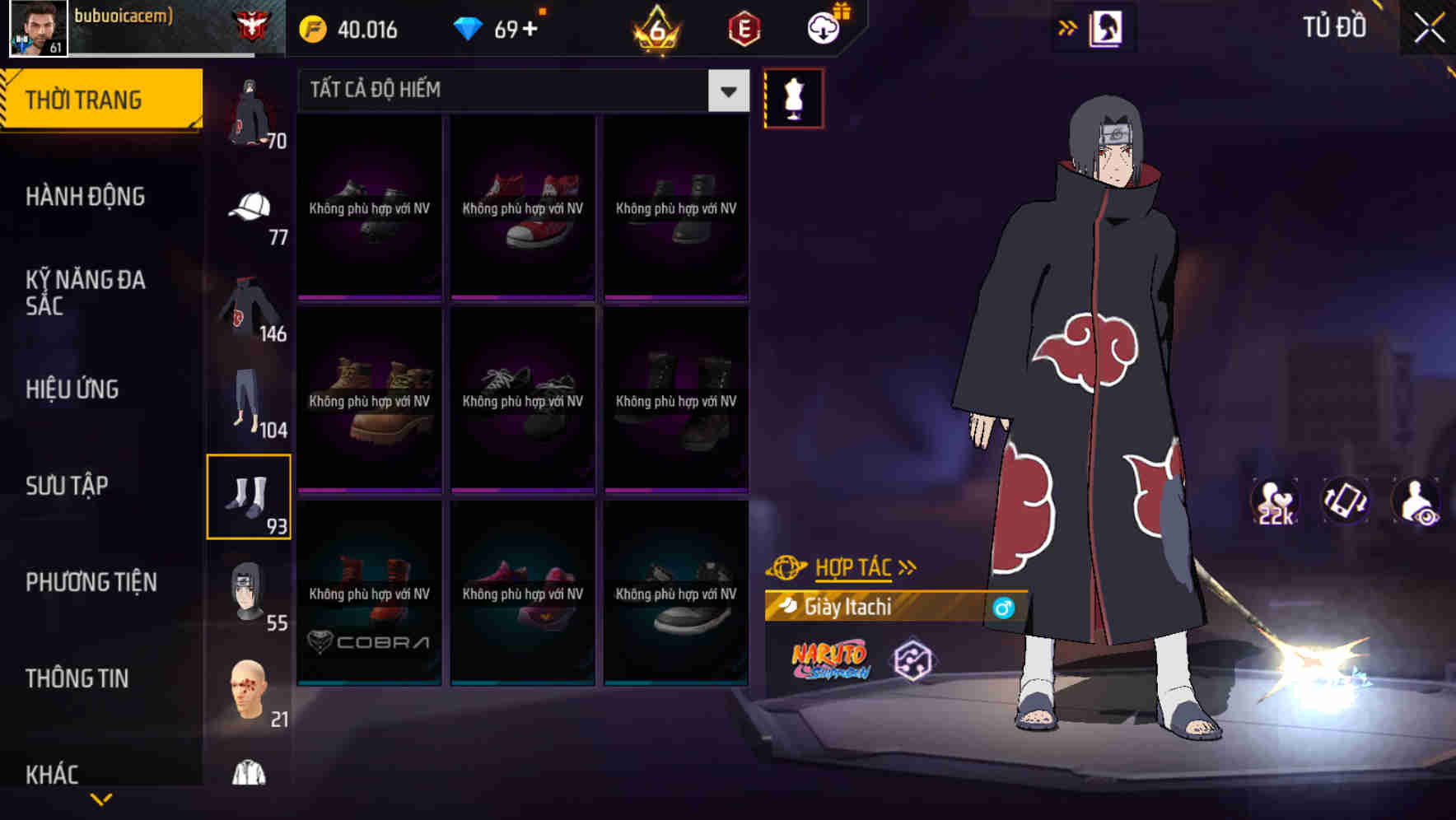
Task: Select the rotate phone view icon
Action: 1346,502
